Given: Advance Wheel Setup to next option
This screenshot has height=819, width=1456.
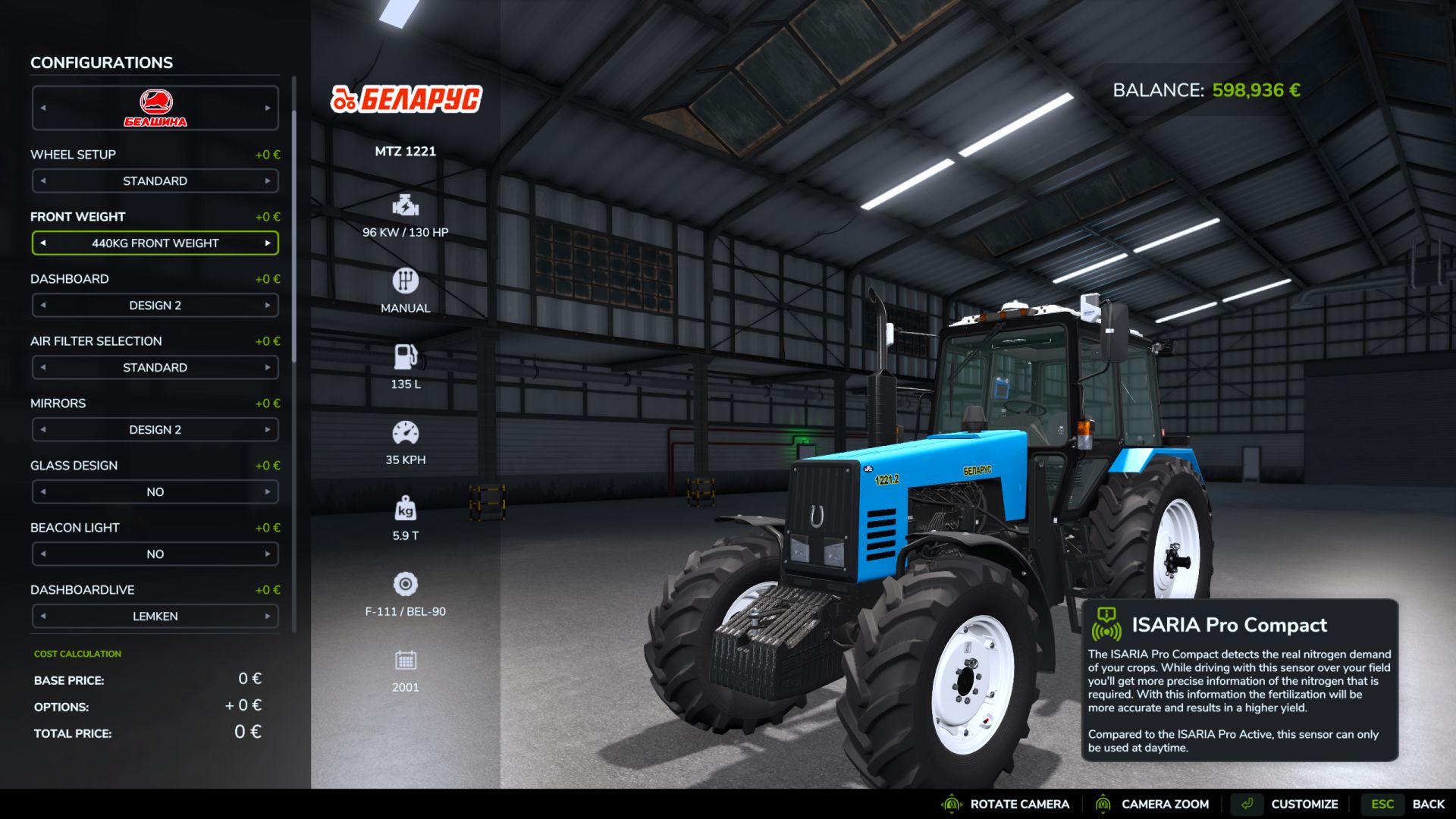Looking at the screenshot, I should coord(268,181).
